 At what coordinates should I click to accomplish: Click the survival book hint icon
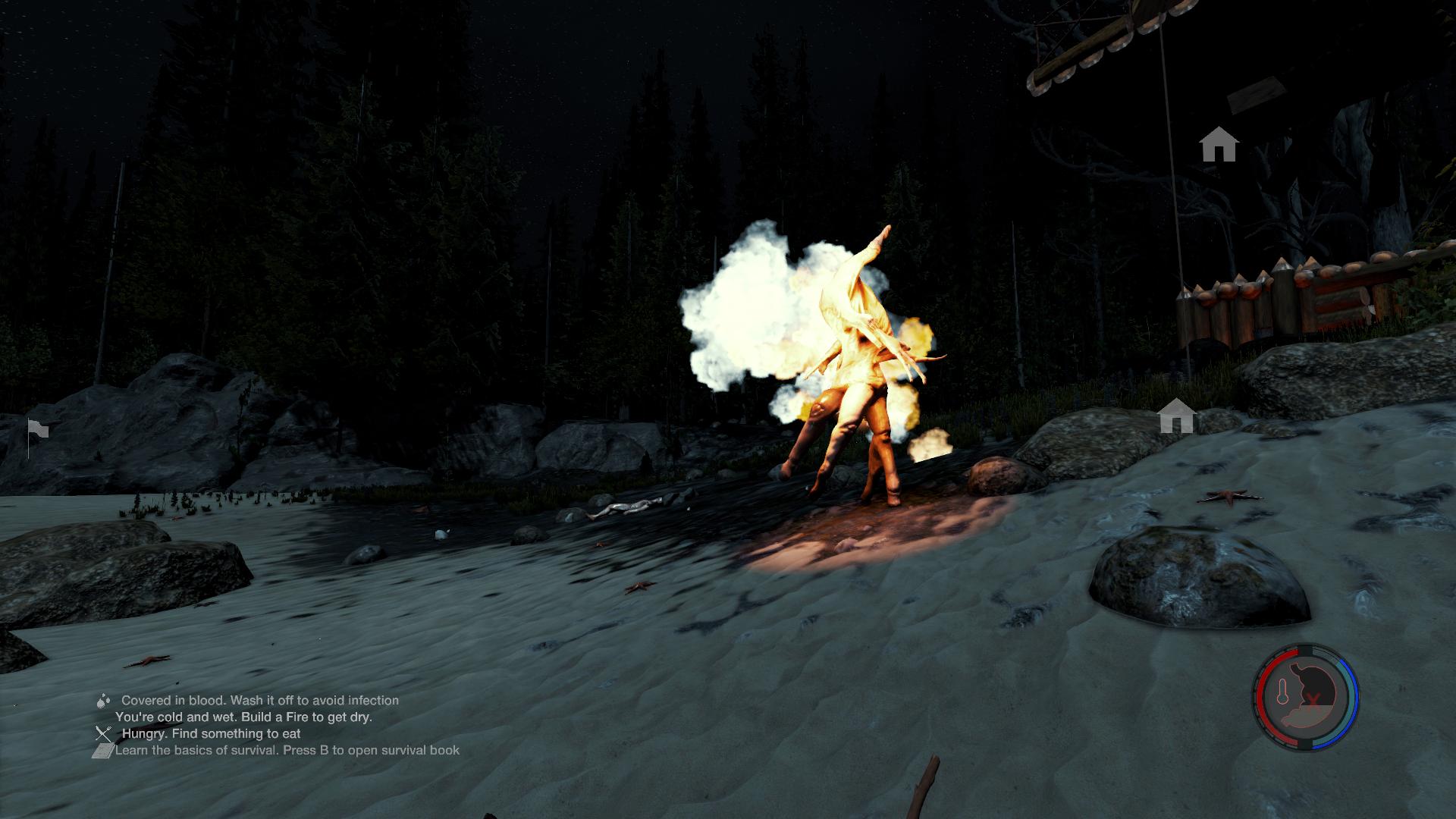pyautogui.click(x=102, y=751)
